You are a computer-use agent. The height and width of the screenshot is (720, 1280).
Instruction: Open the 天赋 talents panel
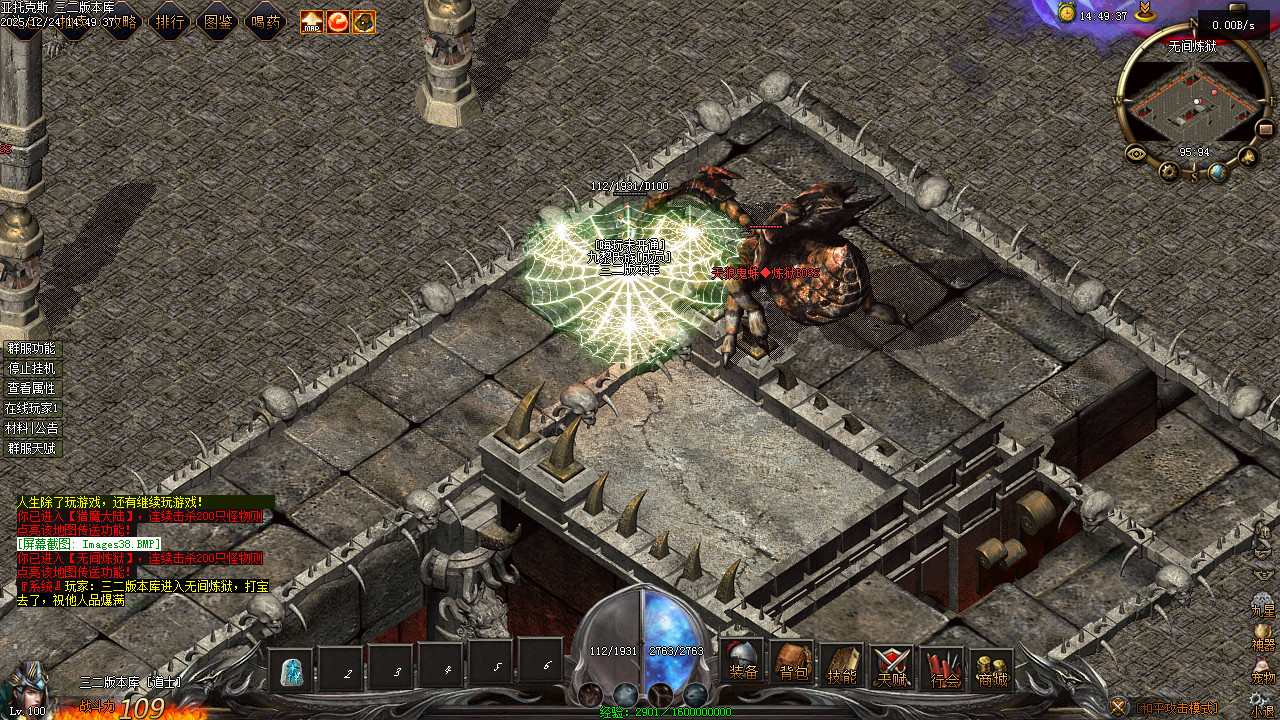point(891,666)
